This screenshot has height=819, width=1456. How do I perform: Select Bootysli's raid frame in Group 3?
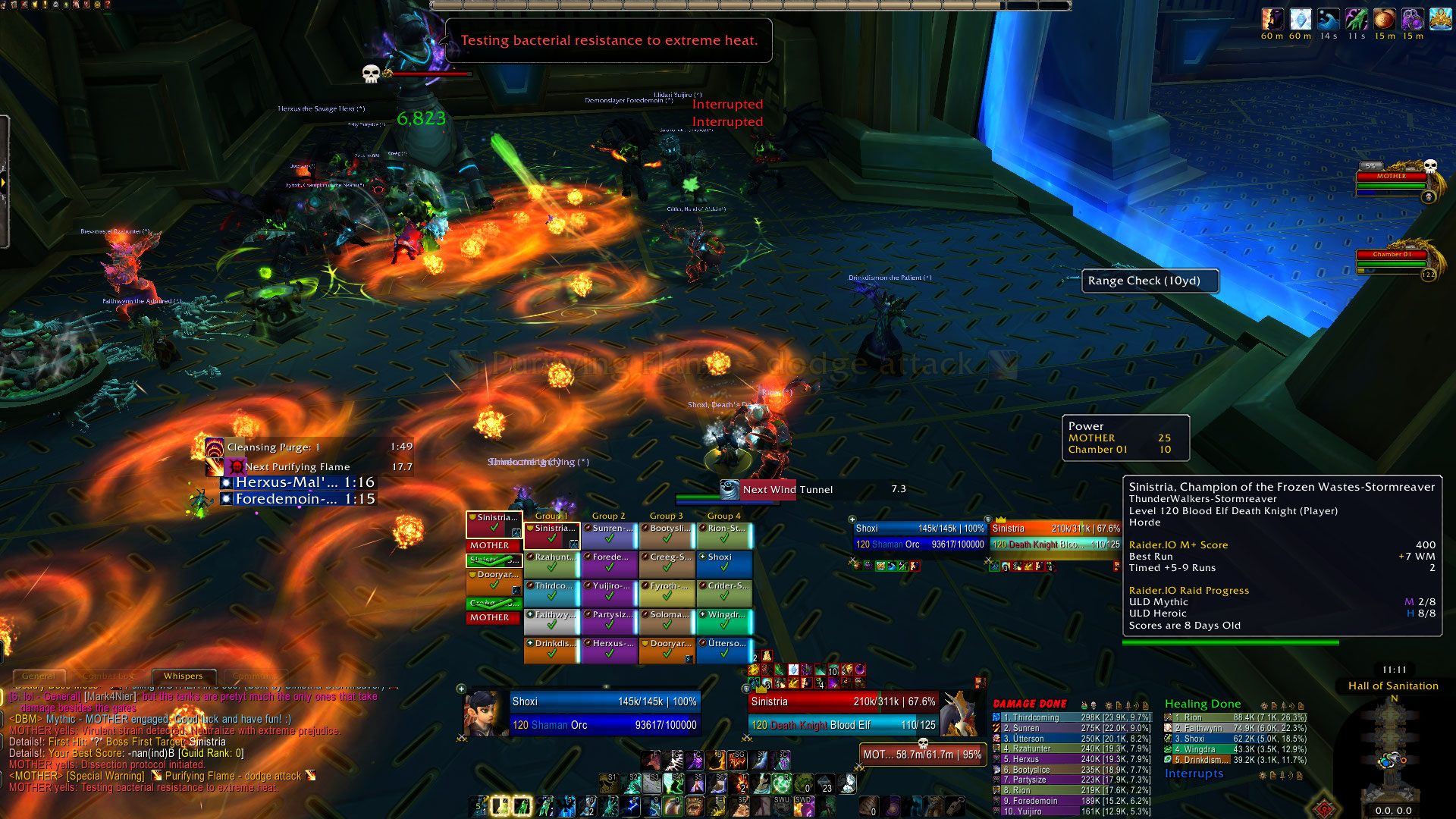667,535
